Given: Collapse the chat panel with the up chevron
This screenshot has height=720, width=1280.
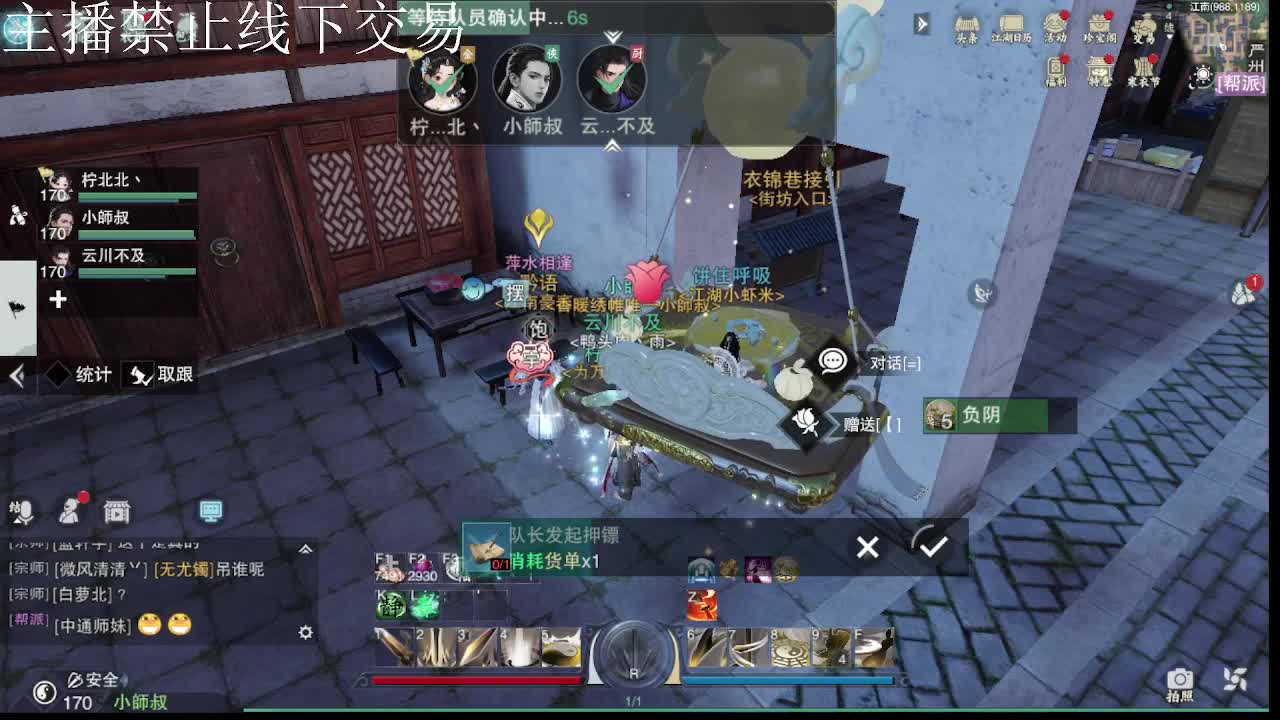Looking at the screenshot, I should [x=306, y=548].
